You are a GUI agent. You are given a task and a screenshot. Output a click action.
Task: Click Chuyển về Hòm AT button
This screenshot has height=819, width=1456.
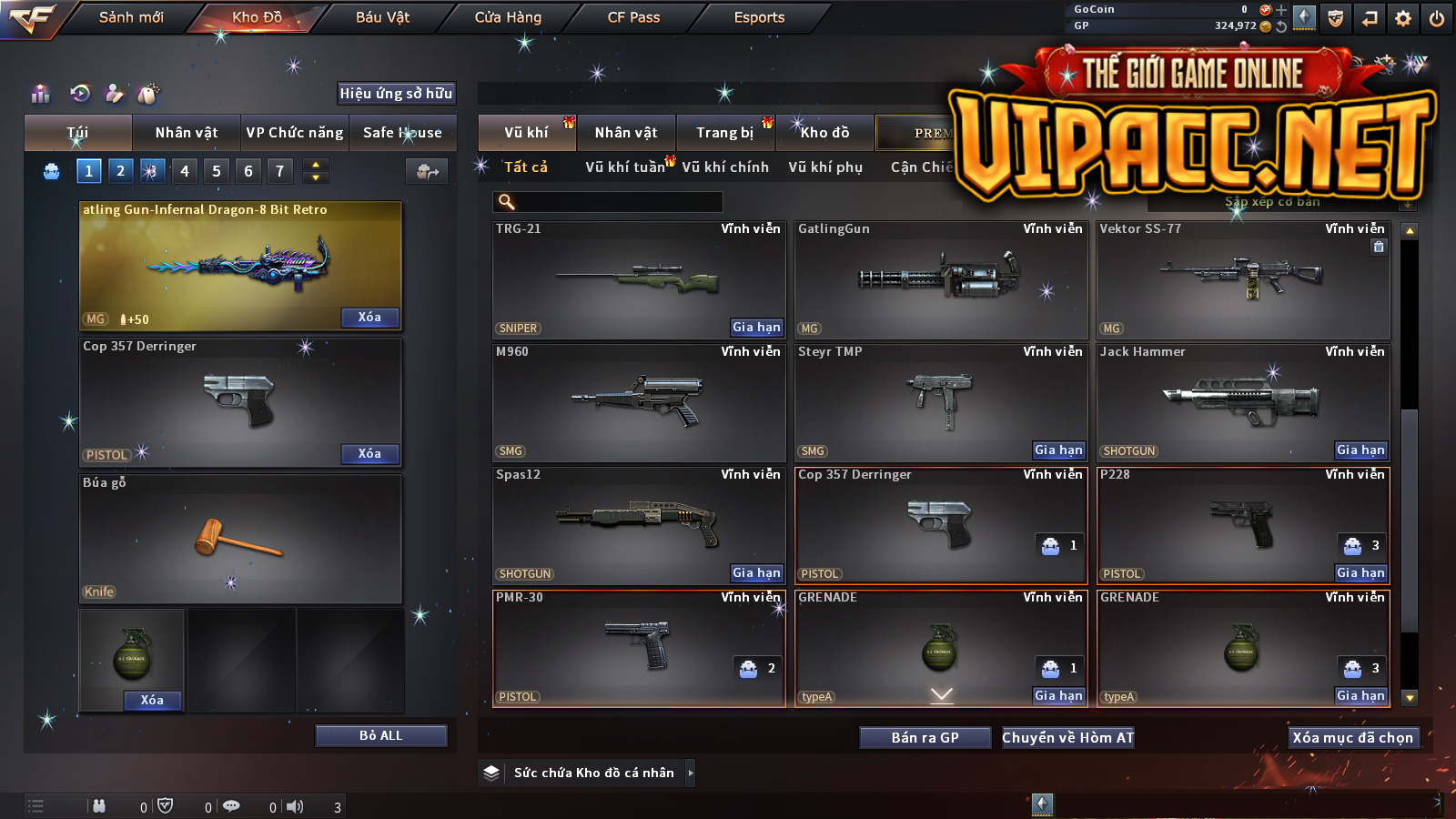pyautogui.click(x=1067, y=737)
